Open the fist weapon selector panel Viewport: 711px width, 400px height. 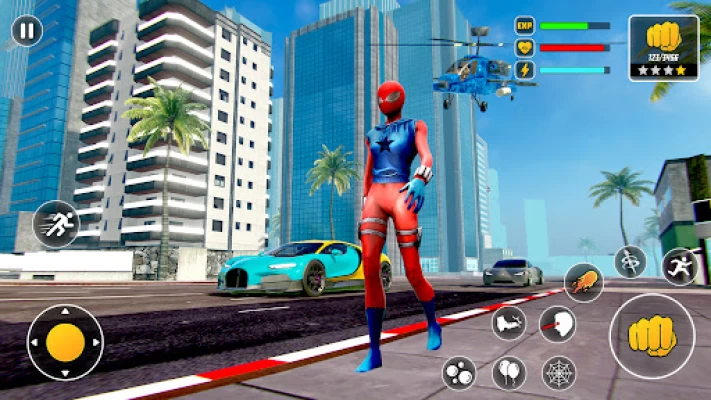click(664, 47)
